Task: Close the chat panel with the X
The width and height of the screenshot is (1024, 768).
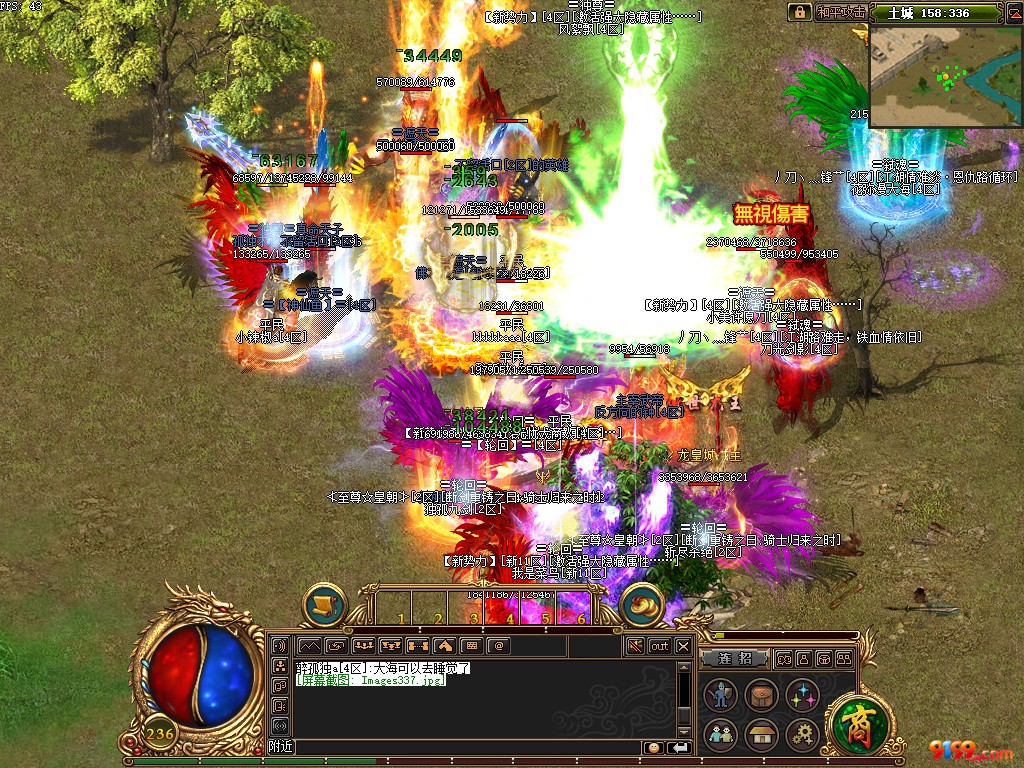Action: (x=683, y=646)
